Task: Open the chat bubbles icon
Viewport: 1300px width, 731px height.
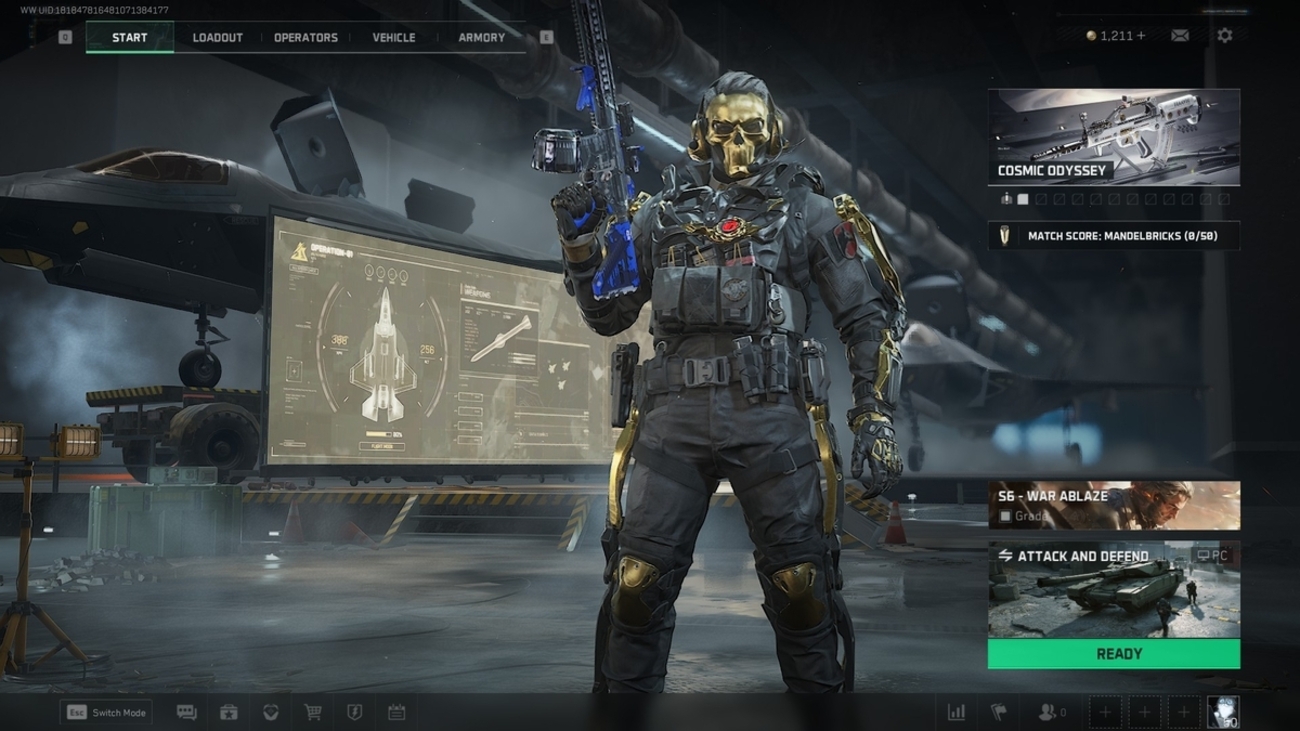Action: [x=187, y=713]
